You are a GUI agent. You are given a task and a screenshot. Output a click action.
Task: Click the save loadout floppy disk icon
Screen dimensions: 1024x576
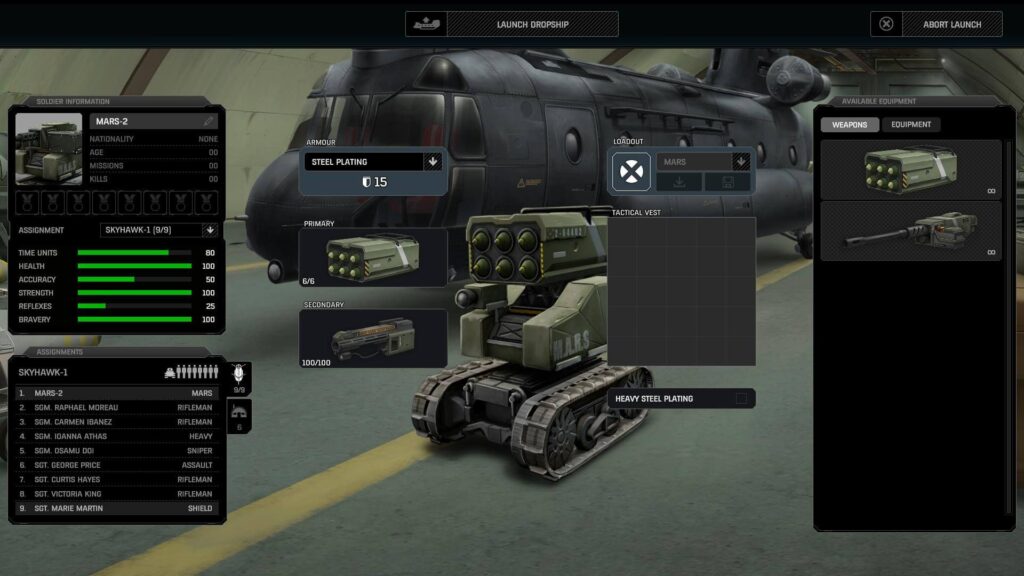(727, 182)
